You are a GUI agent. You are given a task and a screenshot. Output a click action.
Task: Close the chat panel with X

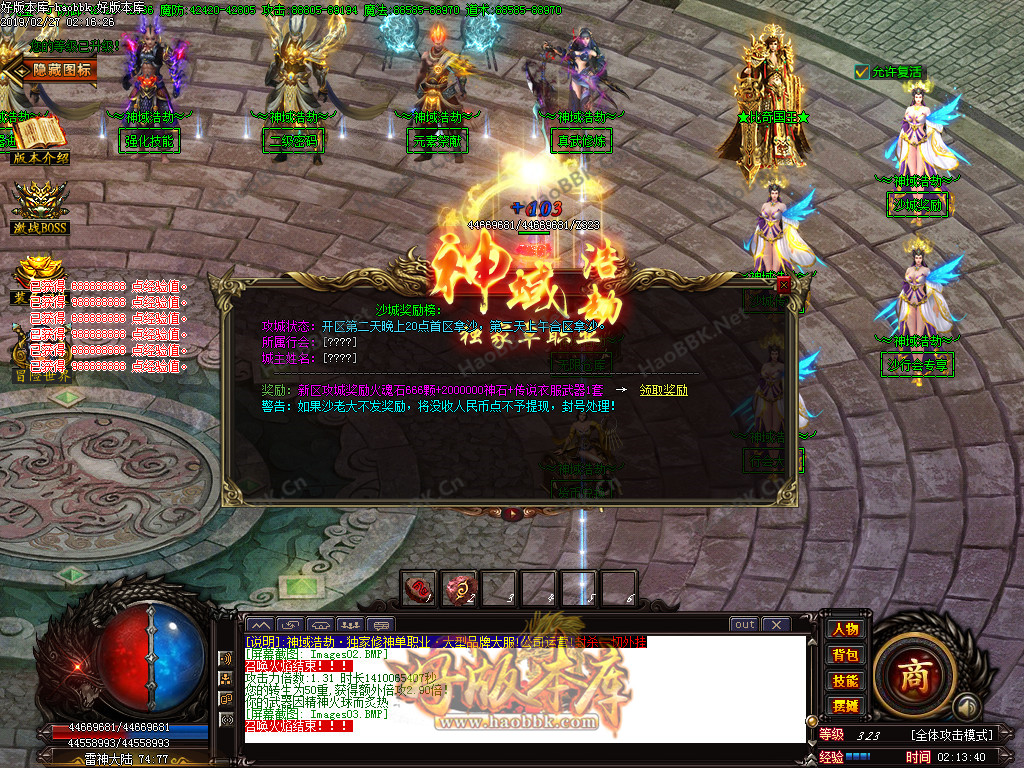[776, 625]
